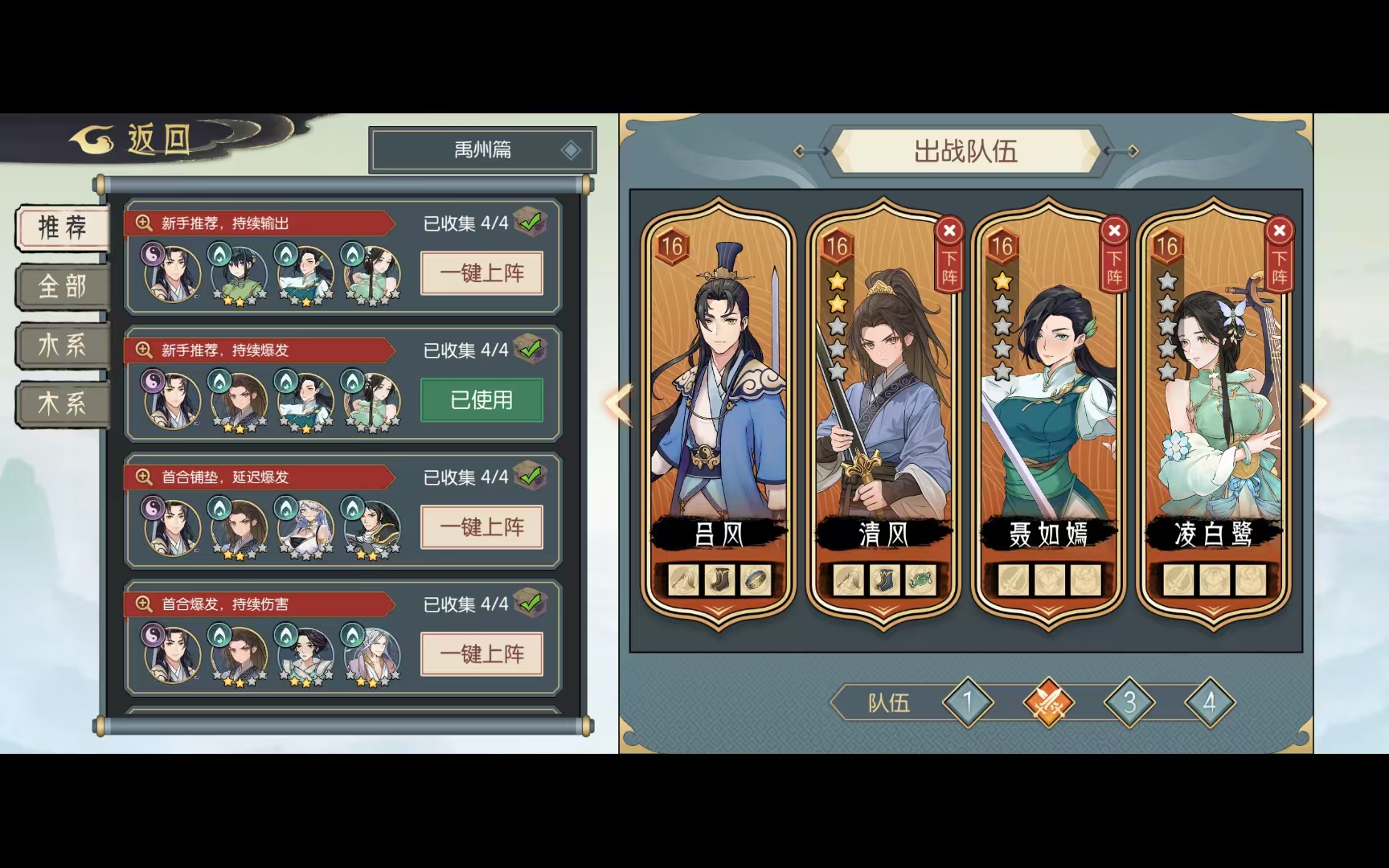Click the crossed-swords team 2 icon
The height and width of the screenshot is (868, 1389).
(x=1049, y=702)
